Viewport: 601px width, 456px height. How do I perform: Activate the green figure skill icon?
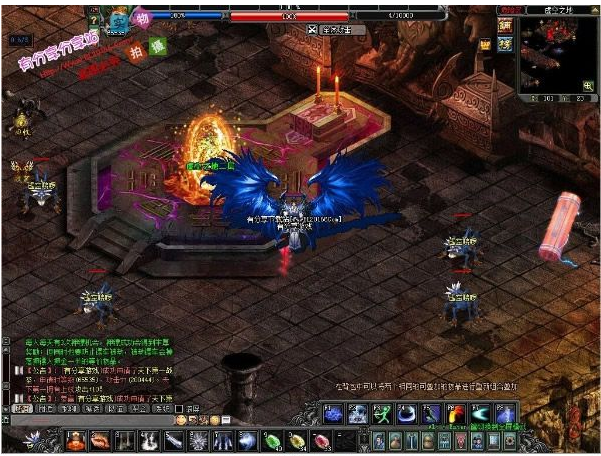click(381, 414)
